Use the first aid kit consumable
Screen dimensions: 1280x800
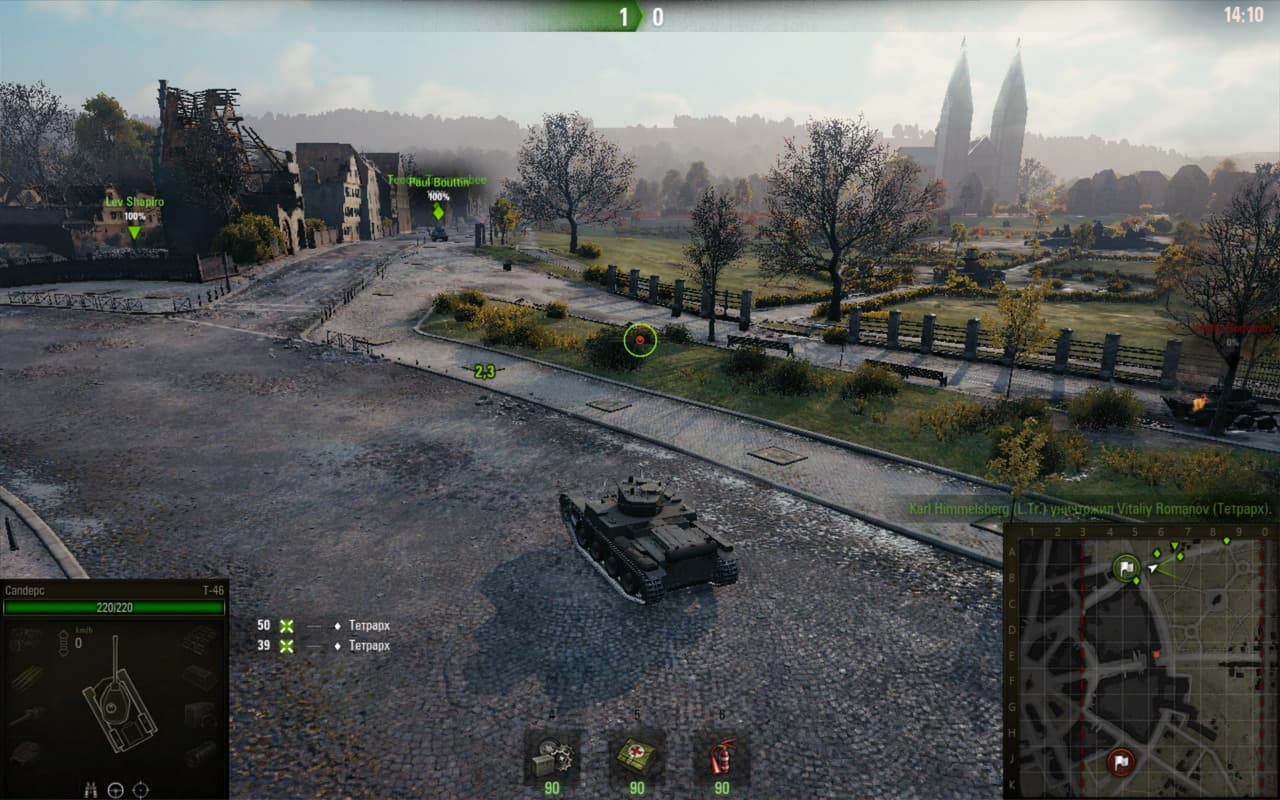tap(637, 757)
